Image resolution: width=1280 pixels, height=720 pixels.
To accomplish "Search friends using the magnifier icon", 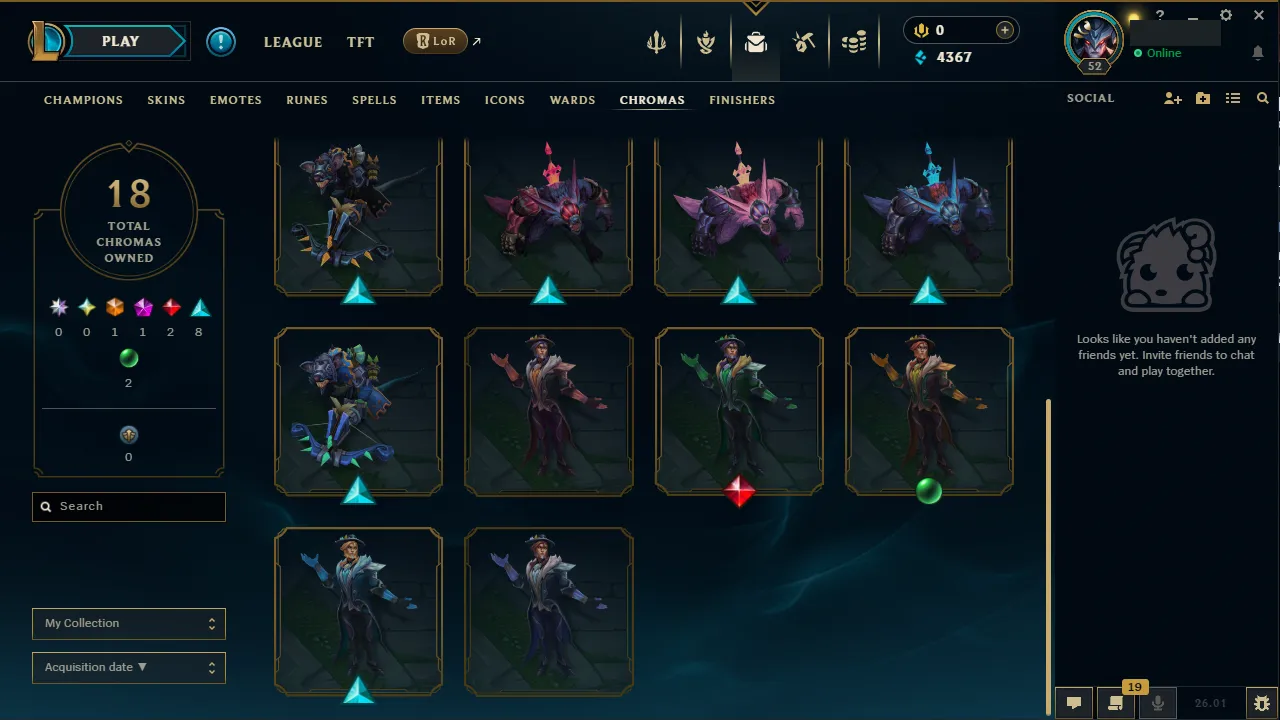I will (1262, 98).
